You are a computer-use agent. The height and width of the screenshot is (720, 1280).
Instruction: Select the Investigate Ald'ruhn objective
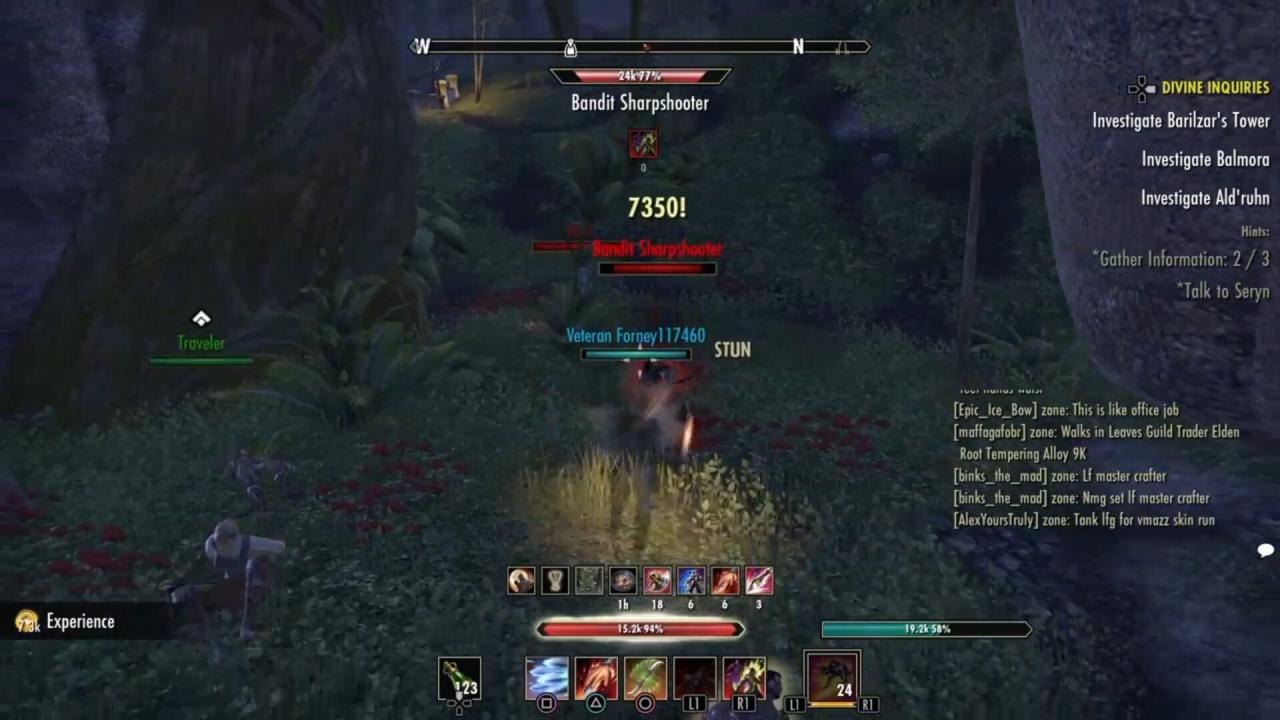point(1205,198)
